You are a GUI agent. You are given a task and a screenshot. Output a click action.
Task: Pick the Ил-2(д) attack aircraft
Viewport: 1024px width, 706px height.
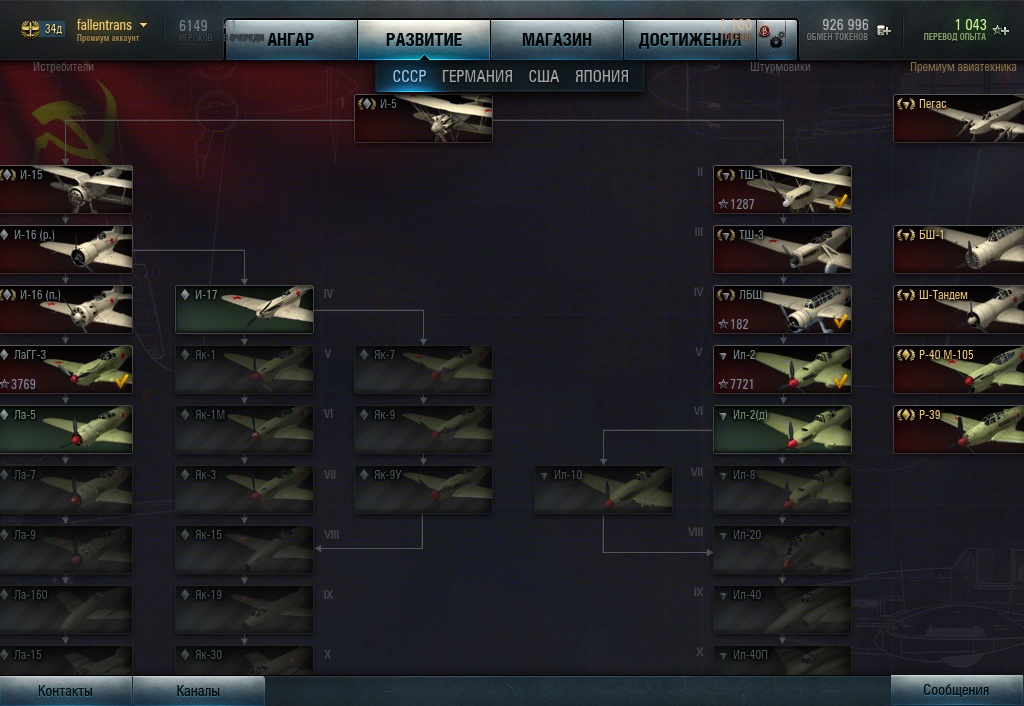782,429
